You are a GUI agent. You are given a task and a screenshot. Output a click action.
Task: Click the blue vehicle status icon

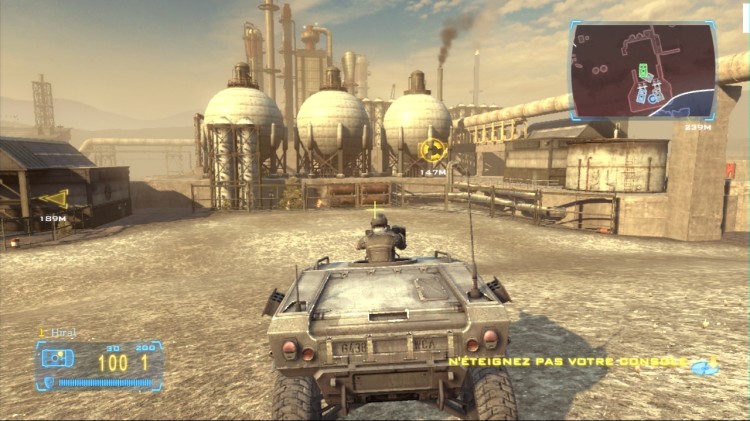[x=57, y=358]
